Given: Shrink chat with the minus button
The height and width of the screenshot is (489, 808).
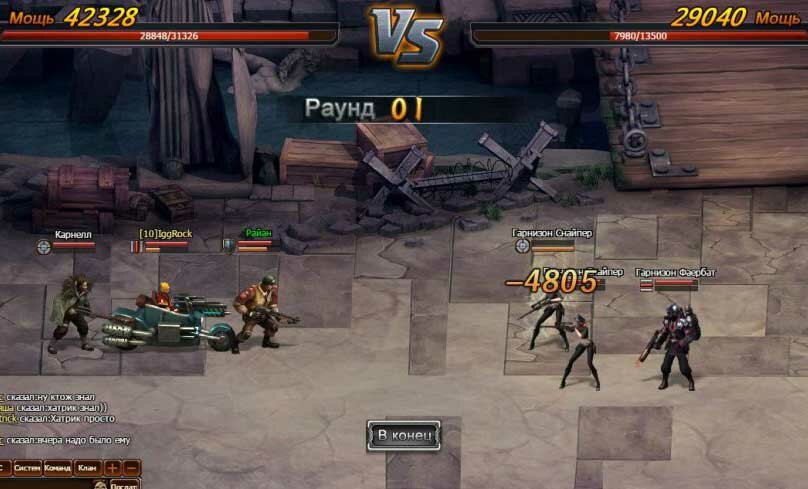Looking at the screenshot, I should tap(131, 467).
